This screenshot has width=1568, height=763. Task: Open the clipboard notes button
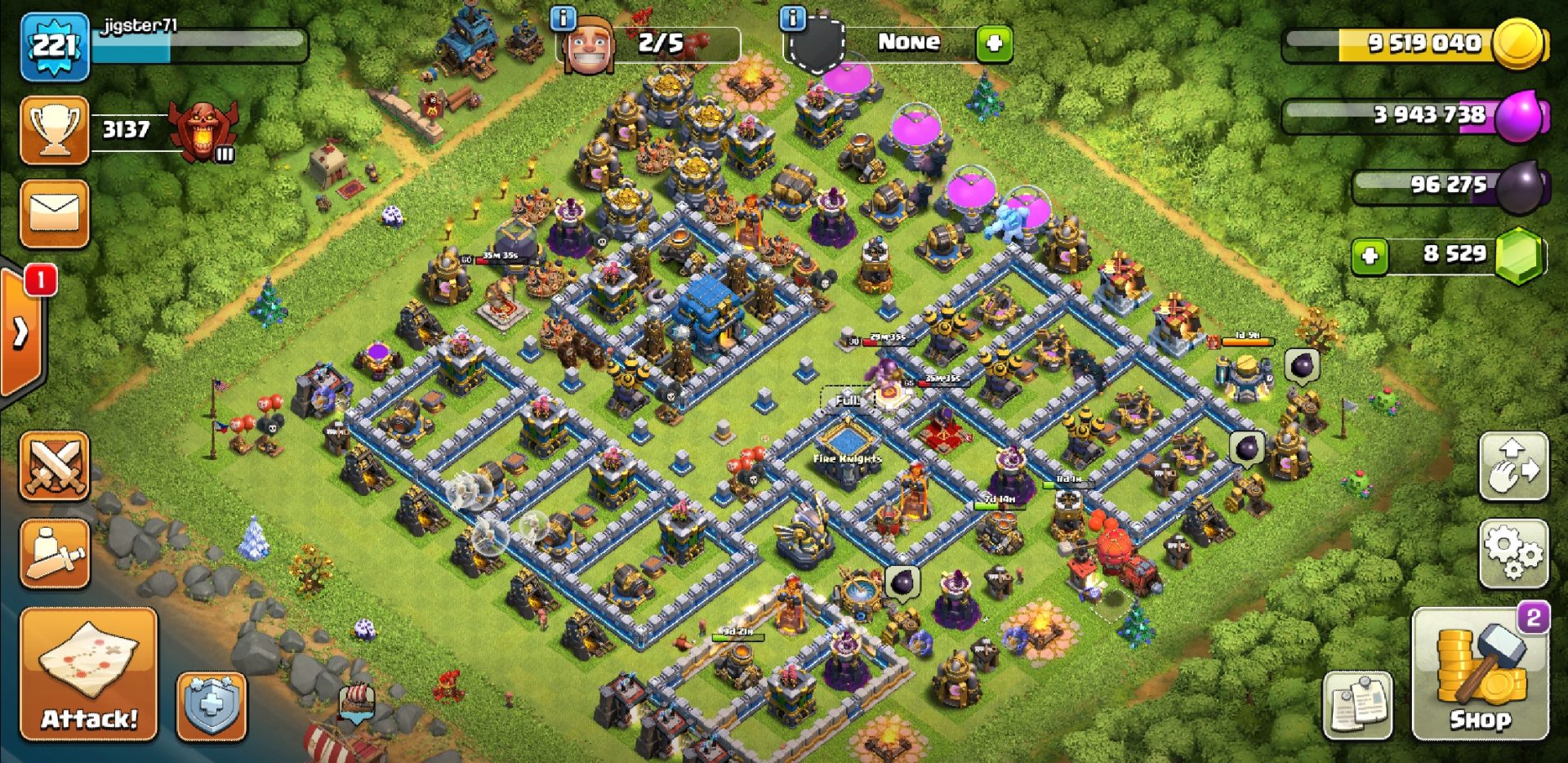1357,706
